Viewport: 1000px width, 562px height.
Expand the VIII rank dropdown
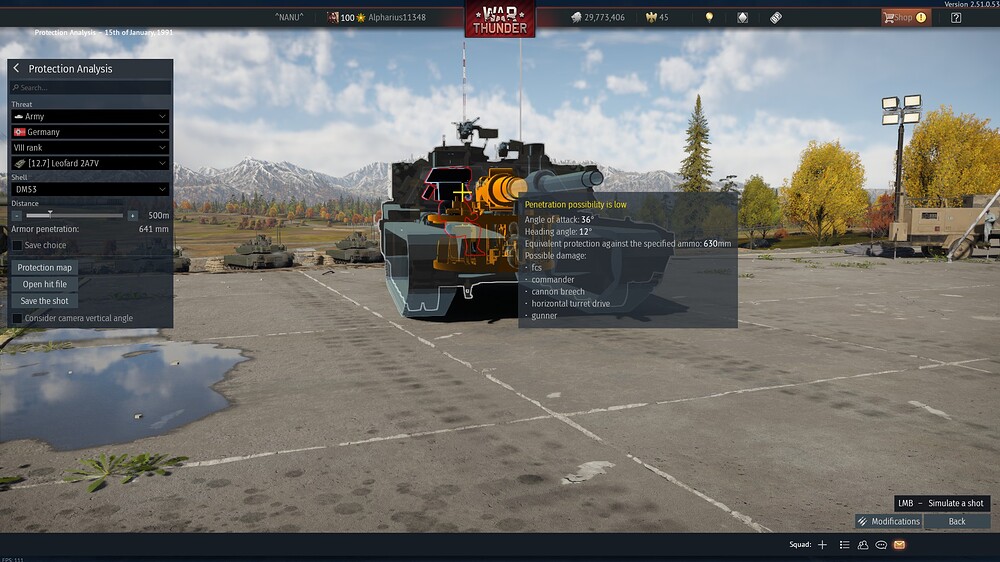pos(90,147)
